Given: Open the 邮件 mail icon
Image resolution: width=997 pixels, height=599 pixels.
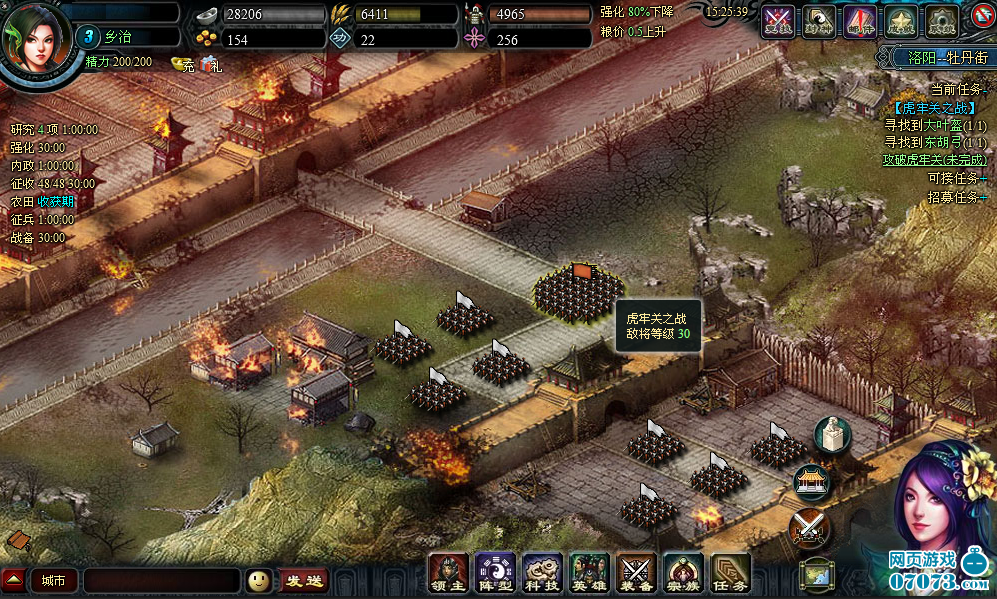Looking at the screenshot, I should click(859, 20).
